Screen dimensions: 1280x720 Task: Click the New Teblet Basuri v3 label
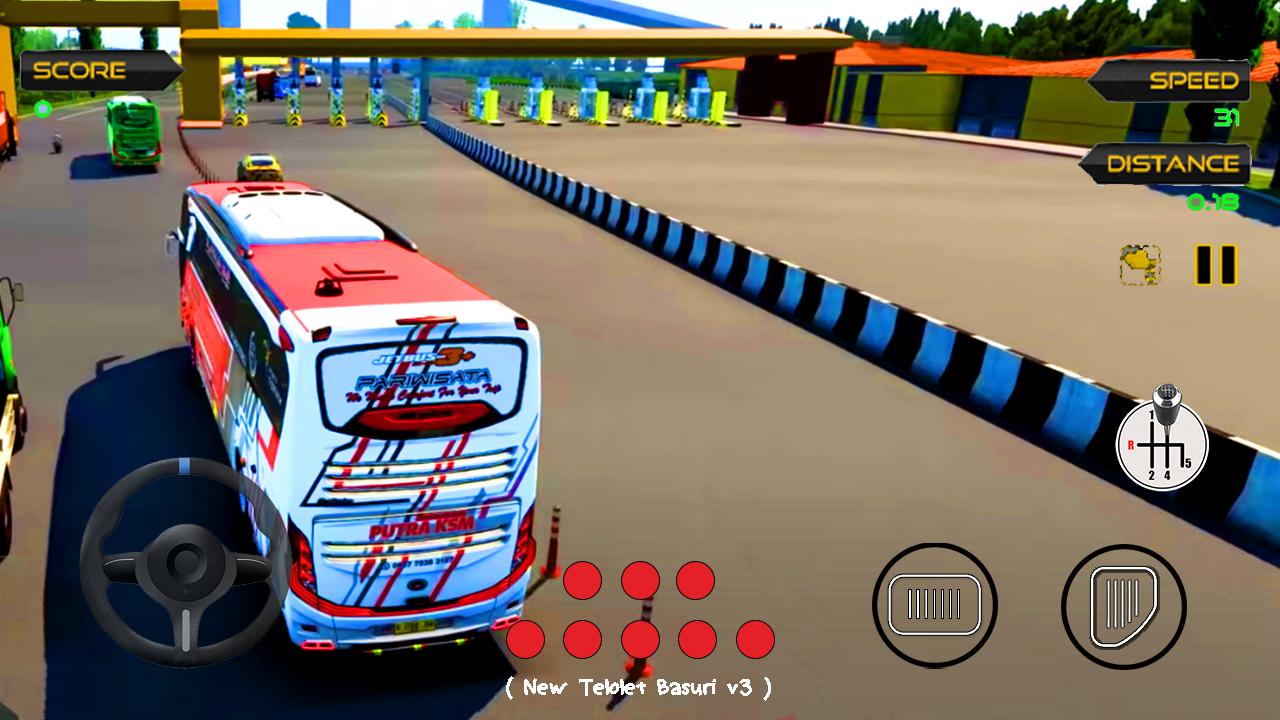point(640,688)
